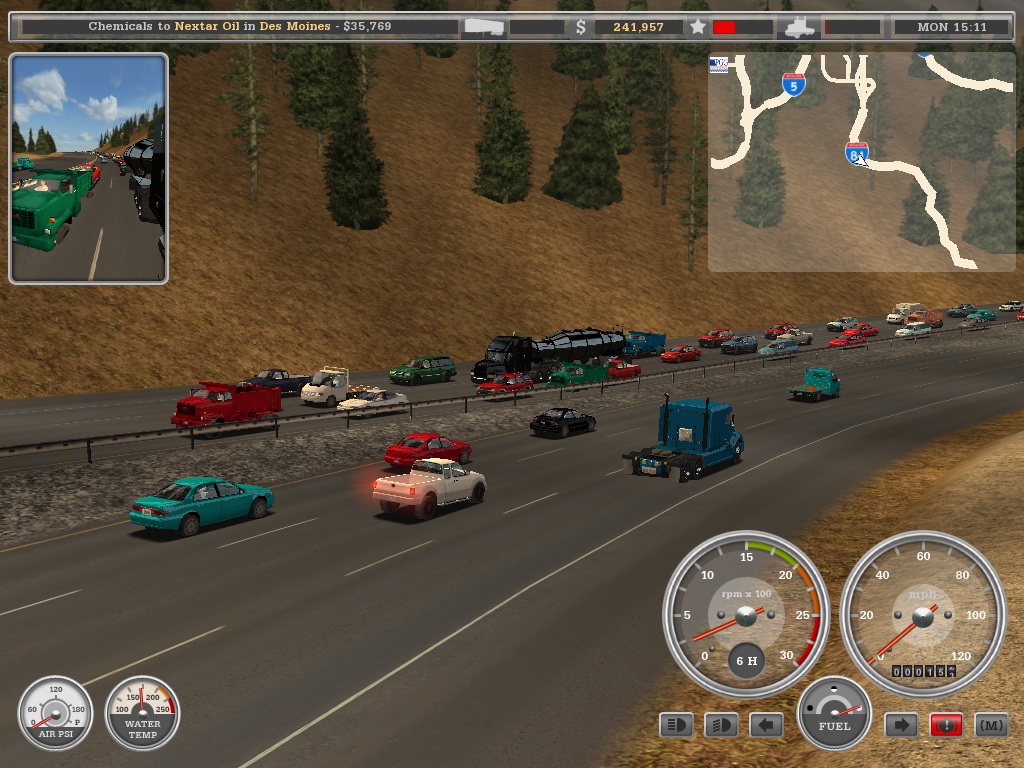Click the truck icon in top bar
This screenshot has width=1024, height=768.
click(800, 27)
